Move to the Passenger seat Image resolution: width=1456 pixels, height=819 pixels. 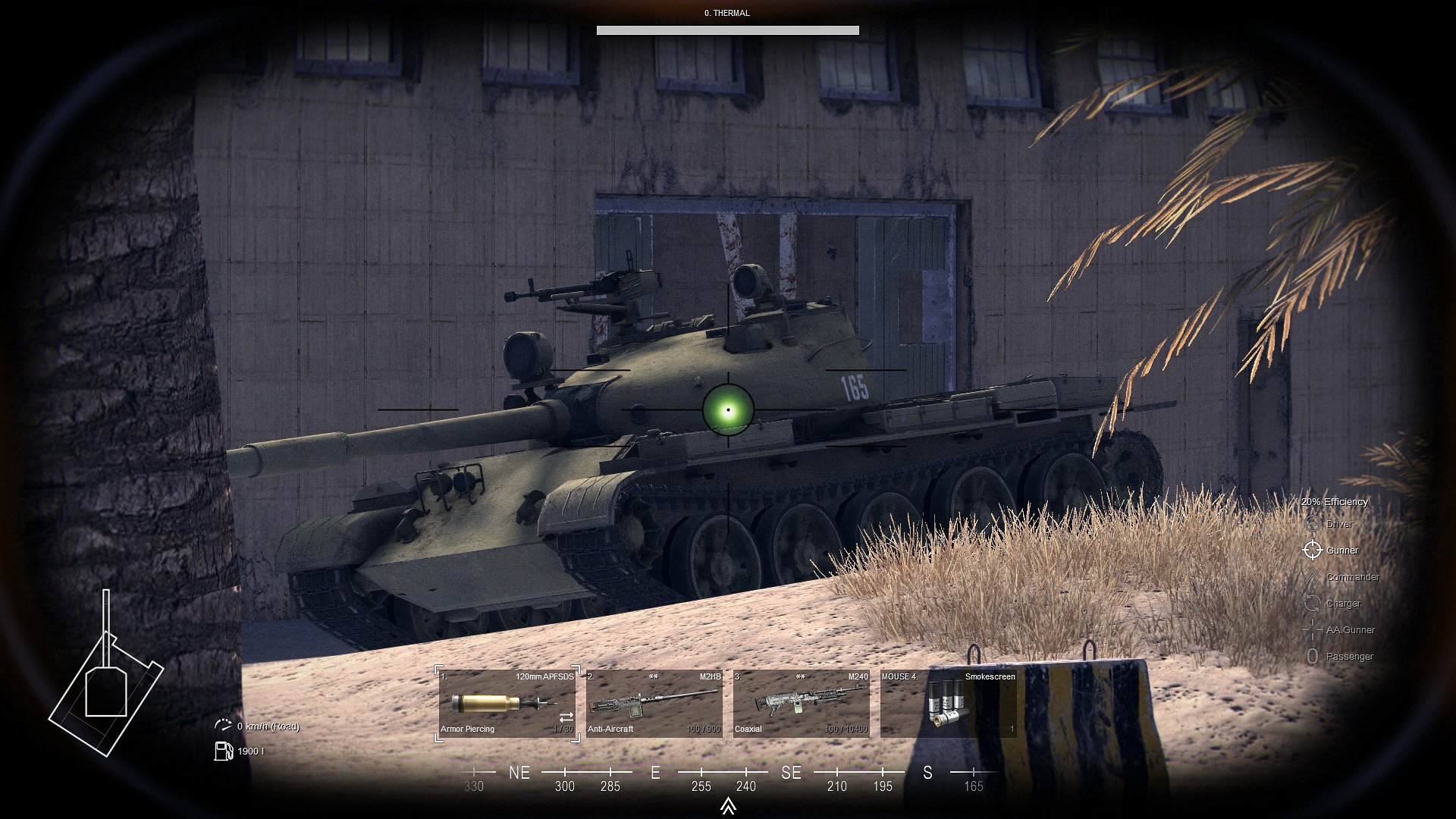coord(1348,657)
